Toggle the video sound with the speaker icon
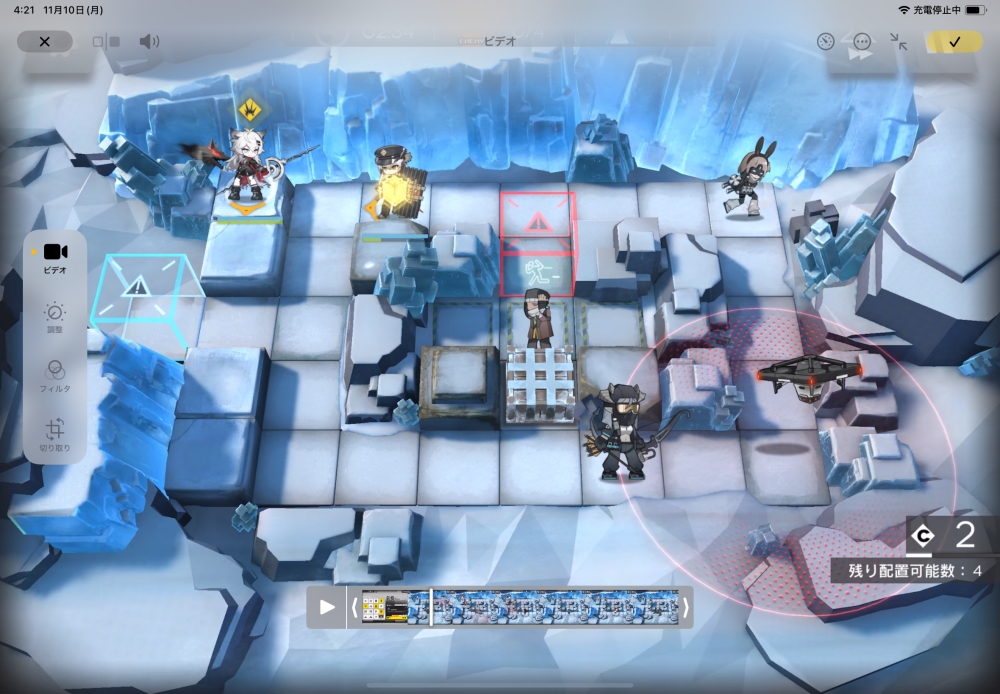Screen dimensions: 1000x694 click(149, 41)
